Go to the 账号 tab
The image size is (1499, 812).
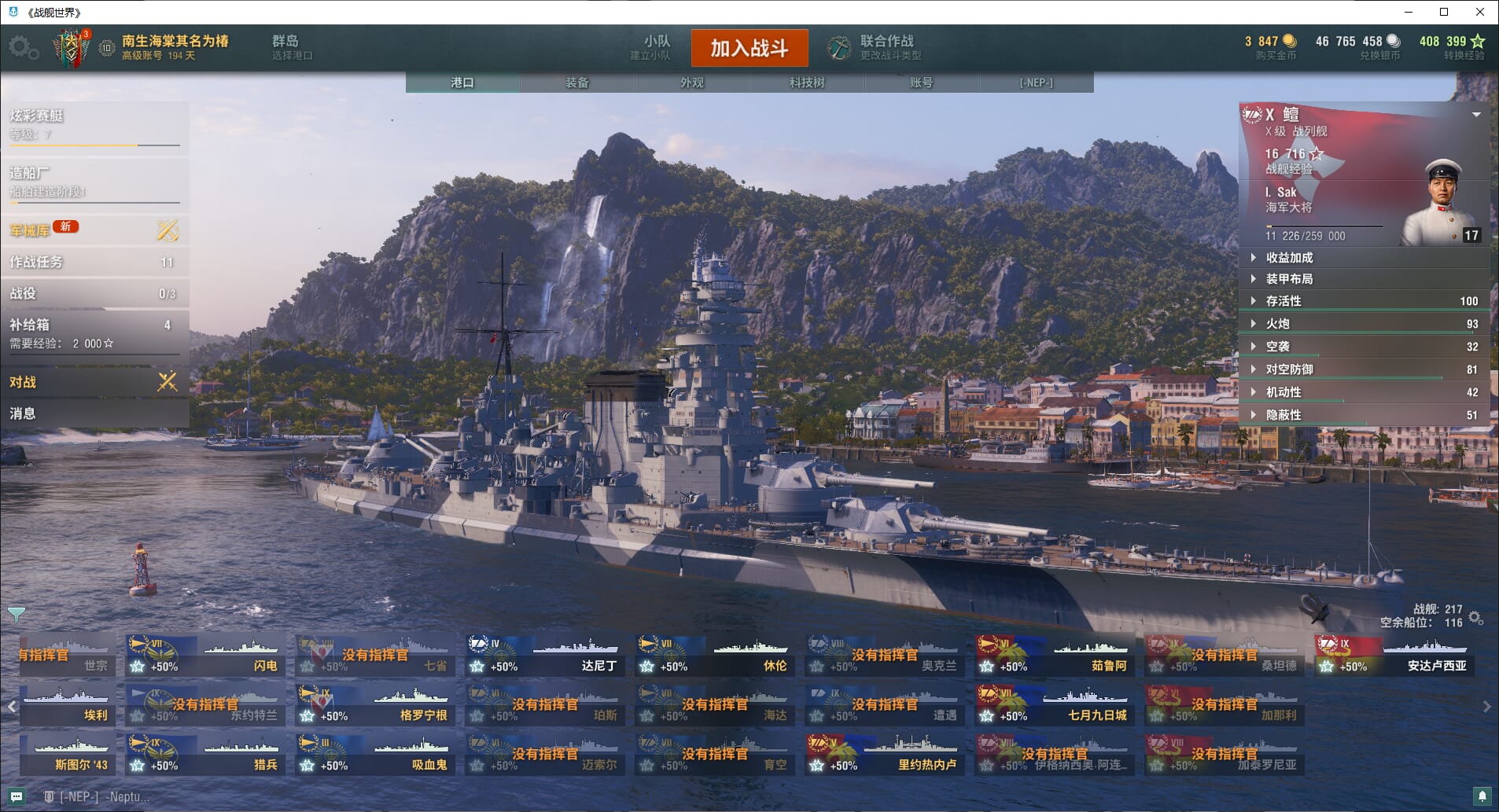(921, 83)
